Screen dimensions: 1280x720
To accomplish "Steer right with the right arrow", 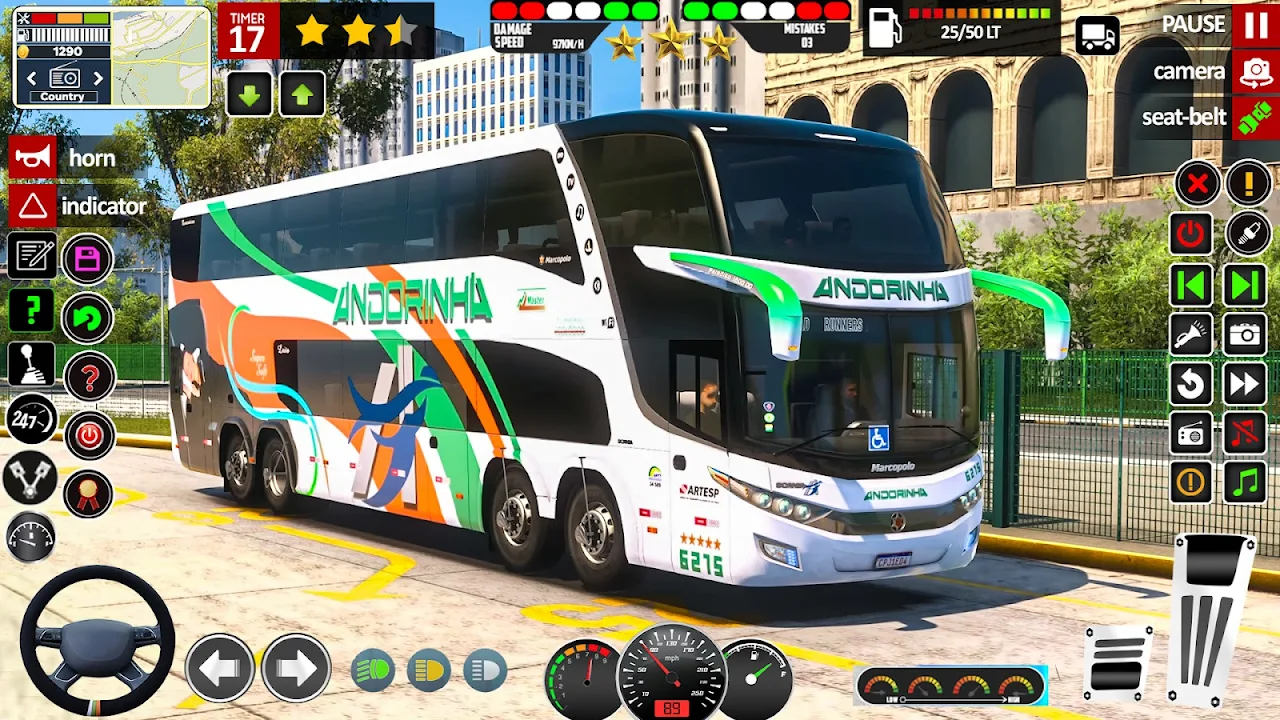I will (x=296, y=668).
